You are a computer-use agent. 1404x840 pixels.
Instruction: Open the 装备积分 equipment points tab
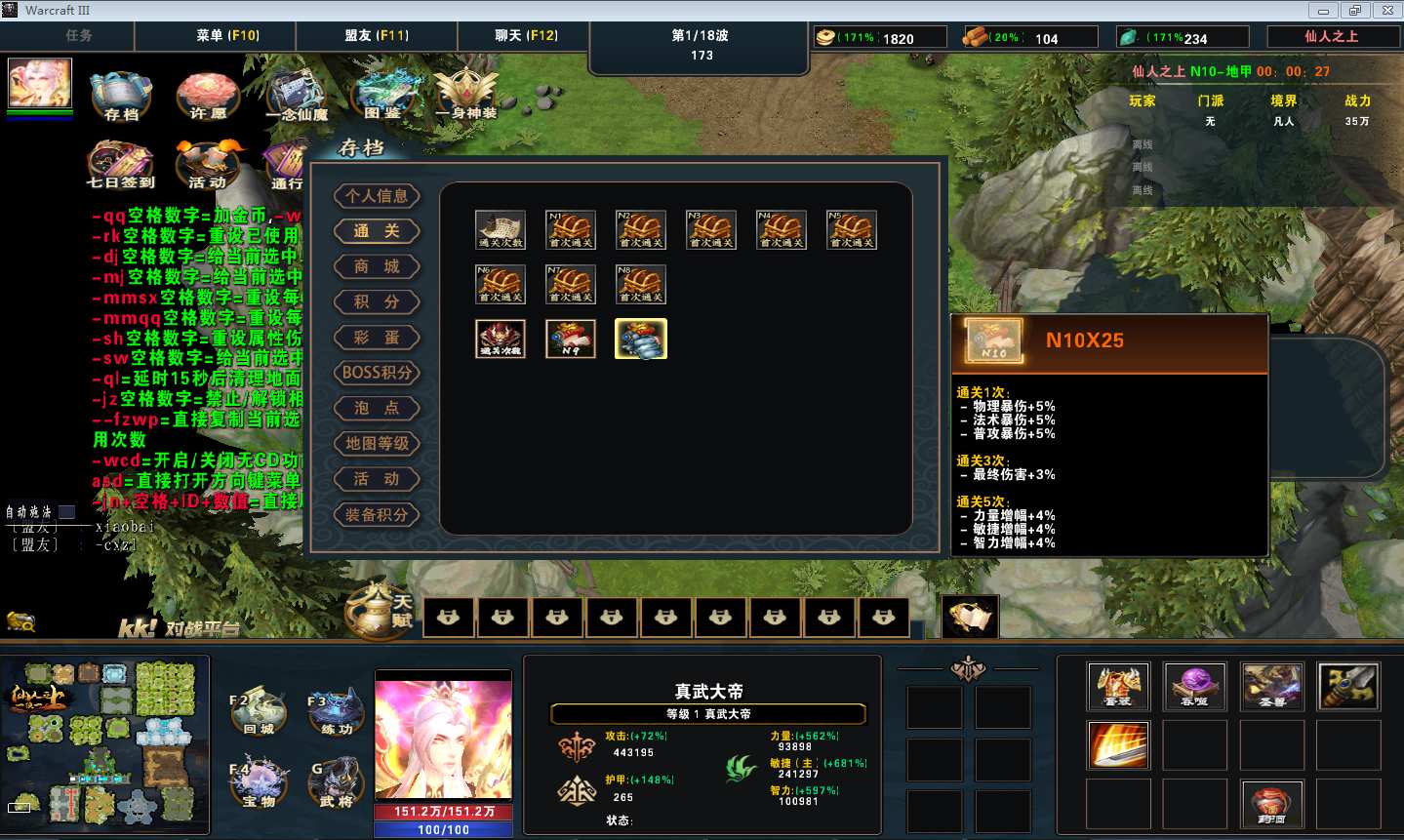[x=377, y=515]
